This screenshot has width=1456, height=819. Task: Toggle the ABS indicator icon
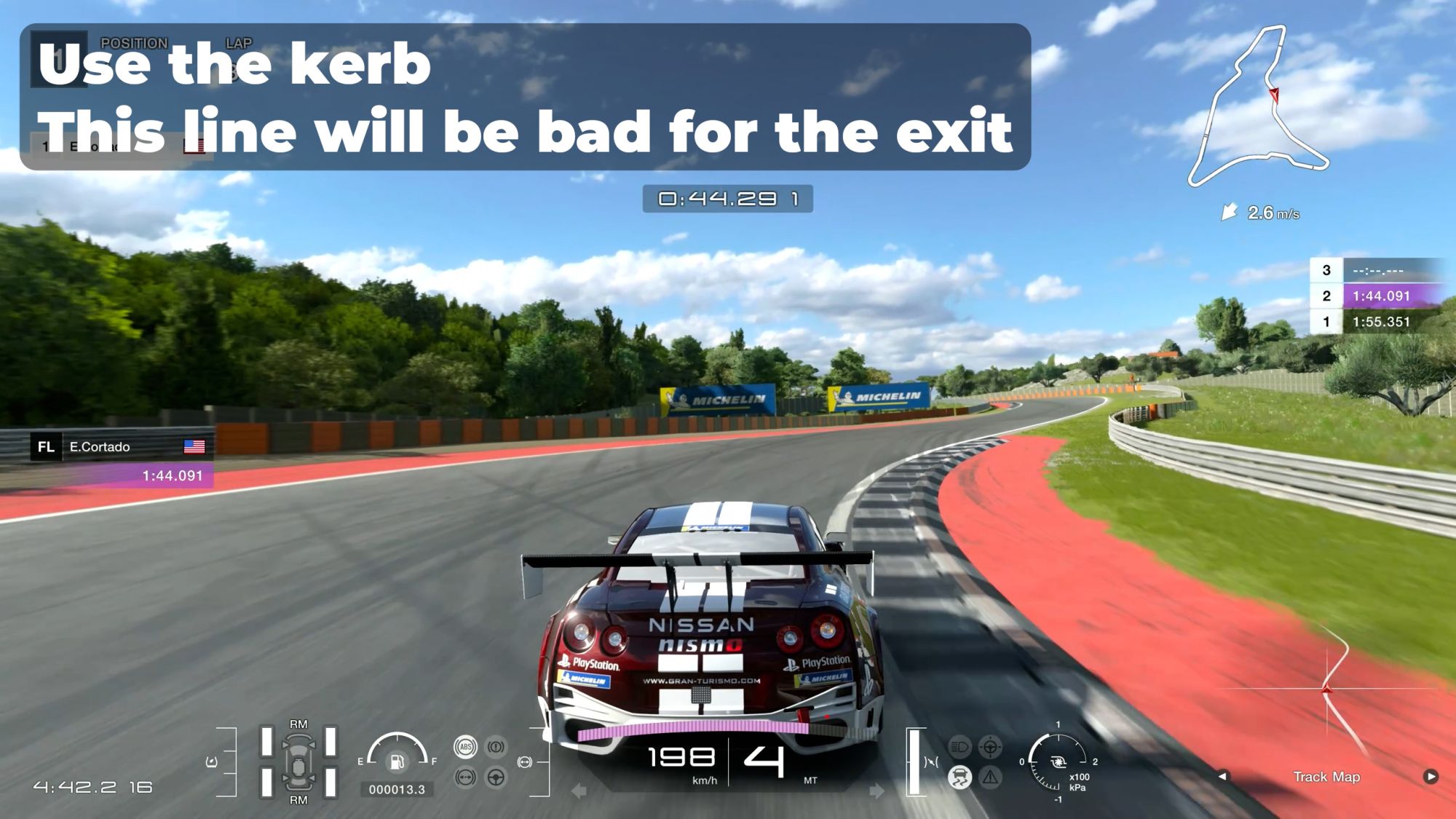pos(465,747)
